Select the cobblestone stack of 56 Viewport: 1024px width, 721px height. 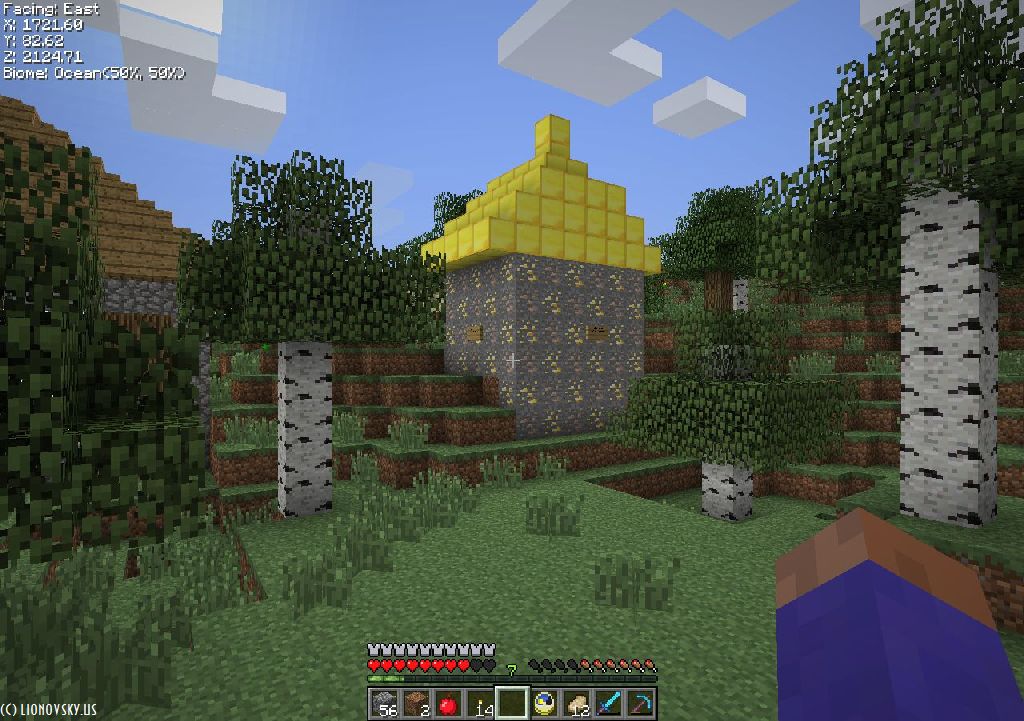click(x=383, y=703)
